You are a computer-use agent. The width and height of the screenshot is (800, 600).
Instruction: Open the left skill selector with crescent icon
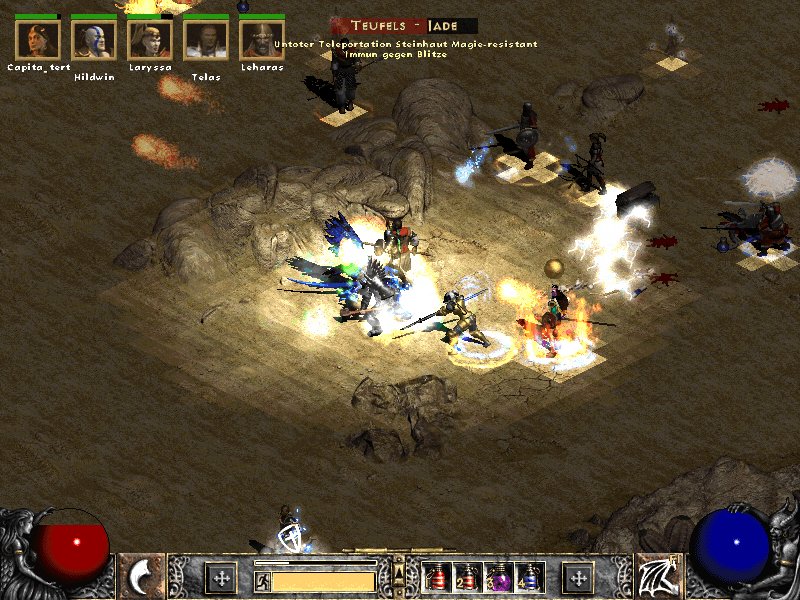[x=142, y=577]
